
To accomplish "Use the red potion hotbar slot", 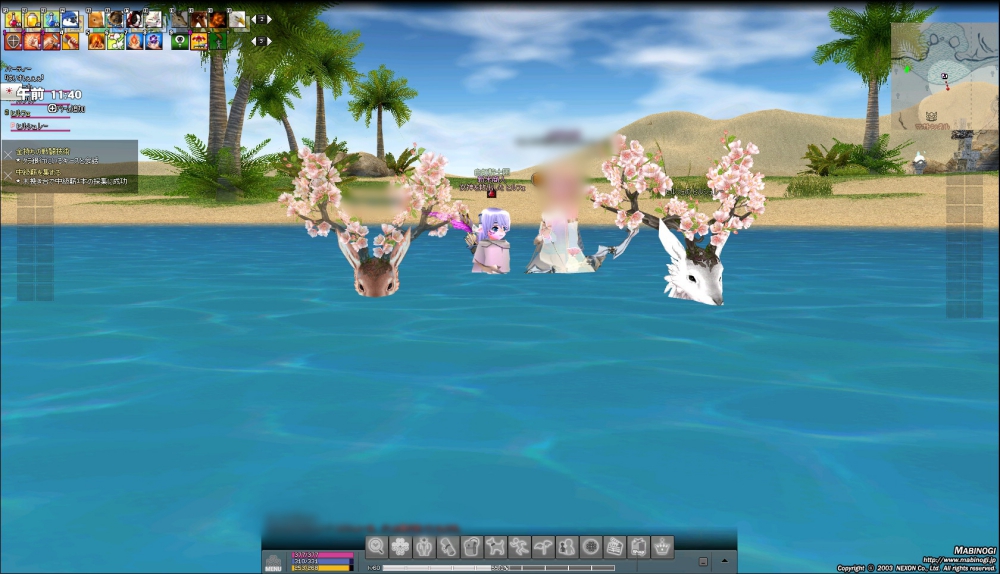I will [14, 19].
